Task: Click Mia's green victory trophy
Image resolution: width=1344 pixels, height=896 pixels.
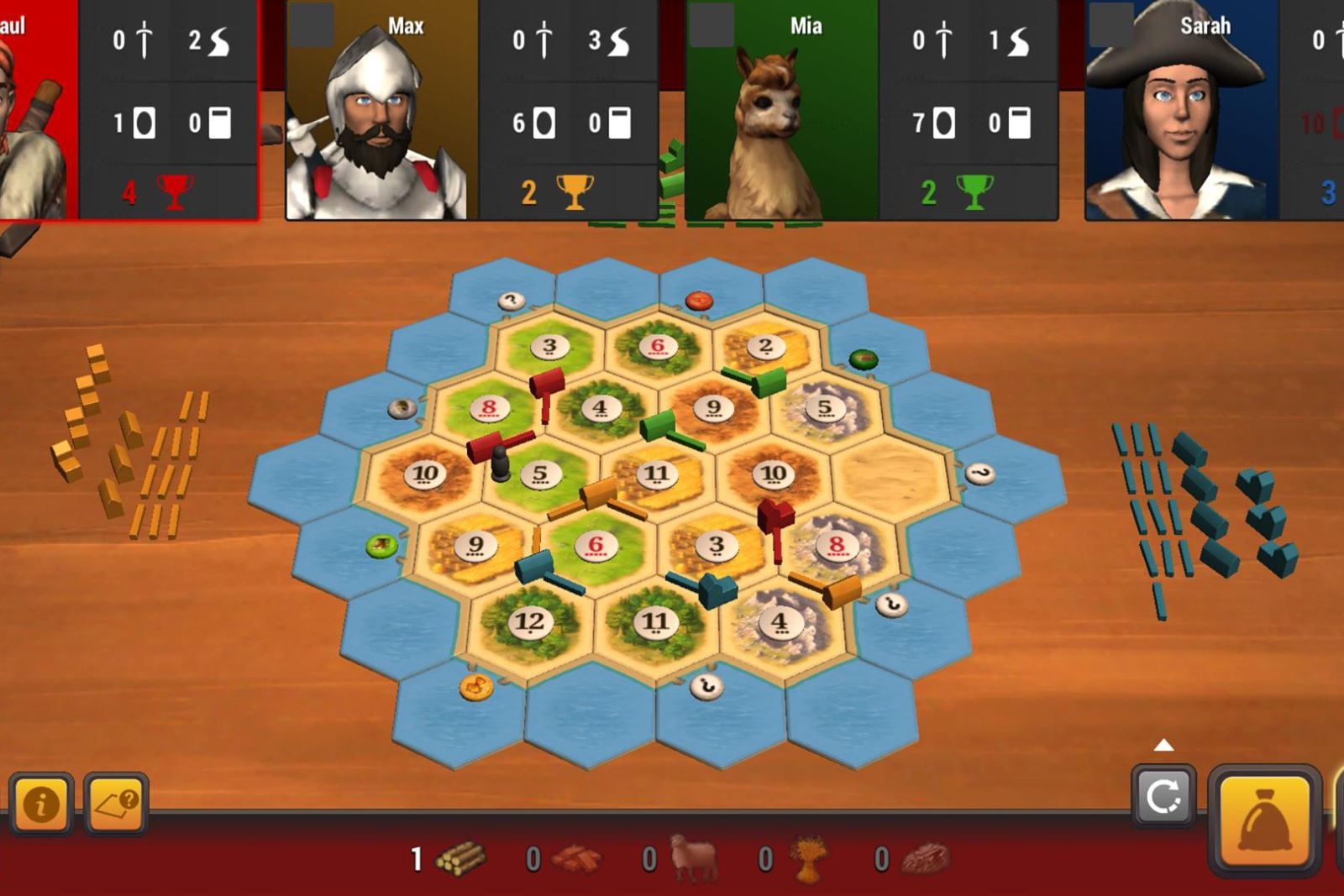Action: coord(973,191)
